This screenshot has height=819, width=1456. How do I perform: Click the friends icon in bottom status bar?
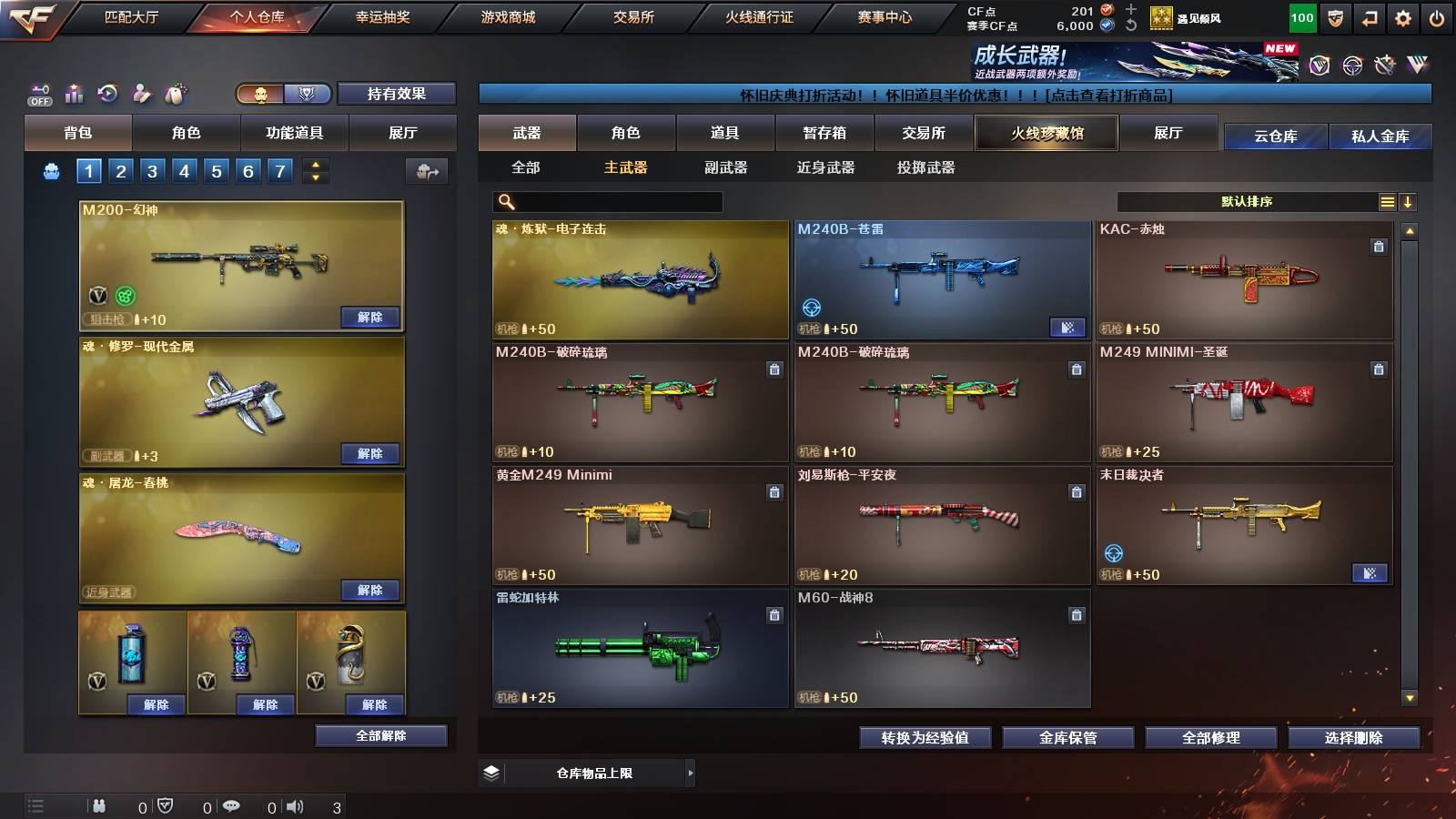100,805
